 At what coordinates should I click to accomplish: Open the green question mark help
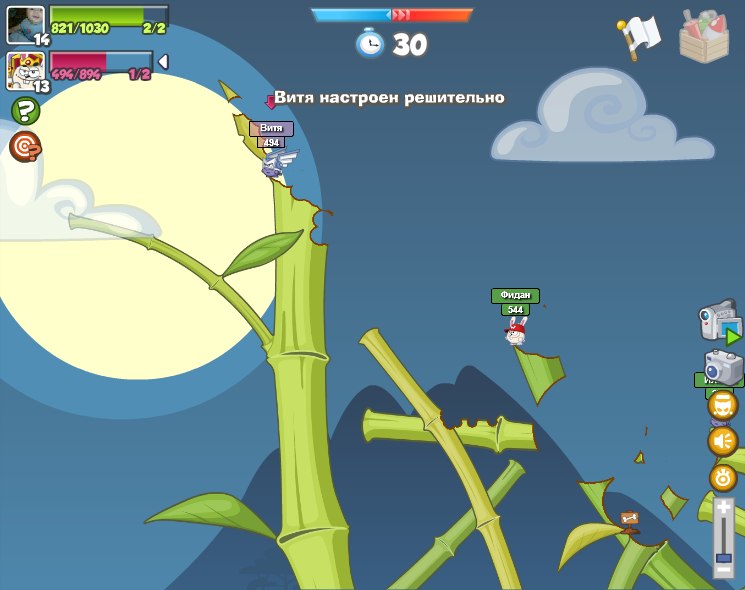click(x=24, y=111)
